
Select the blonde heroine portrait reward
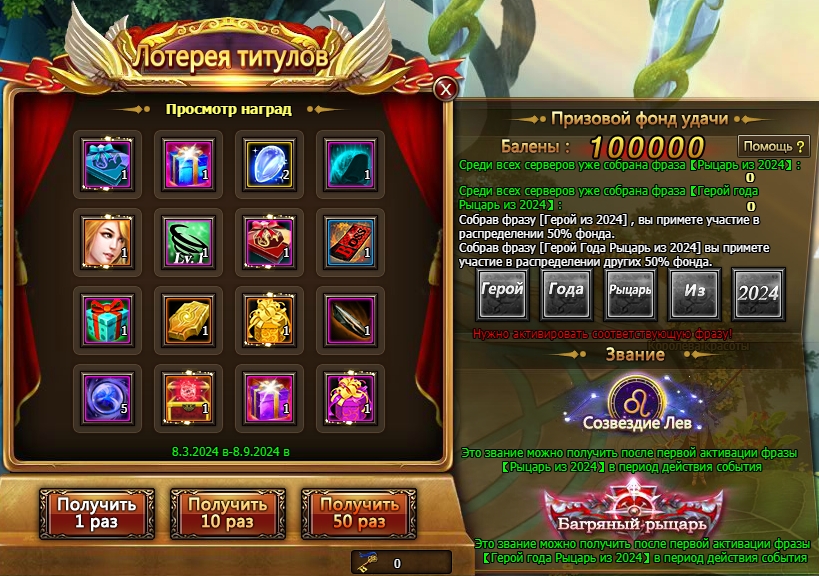tap(107, 237)
